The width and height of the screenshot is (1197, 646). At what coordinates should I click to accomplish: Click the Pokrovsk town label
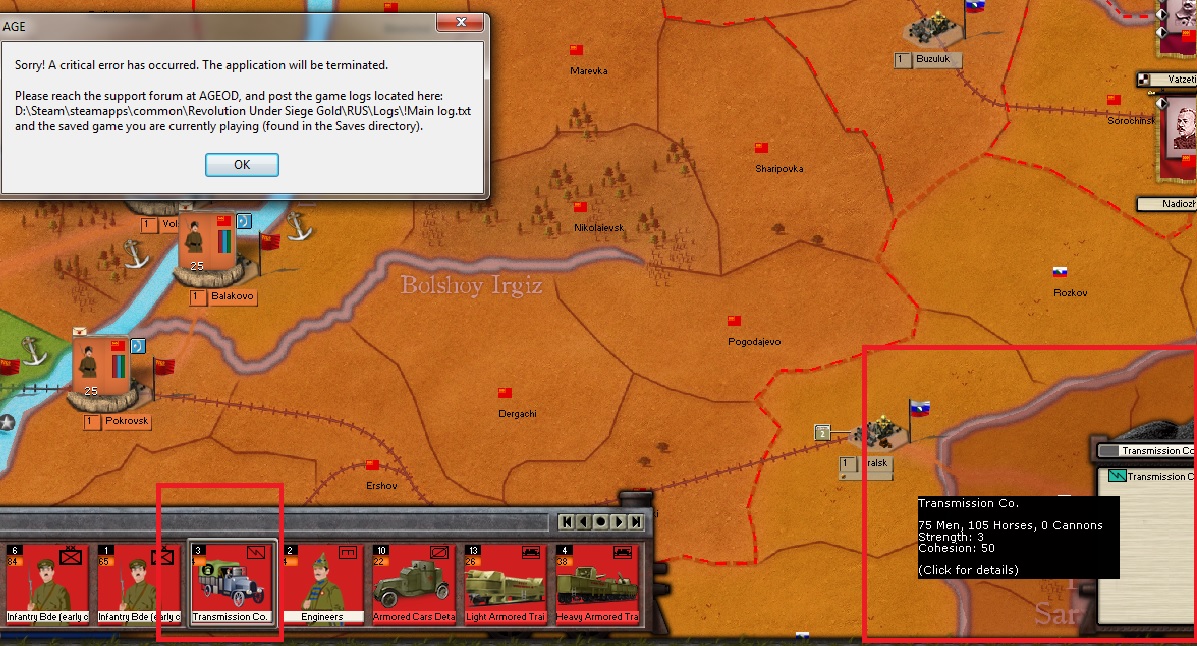(124, 422)
